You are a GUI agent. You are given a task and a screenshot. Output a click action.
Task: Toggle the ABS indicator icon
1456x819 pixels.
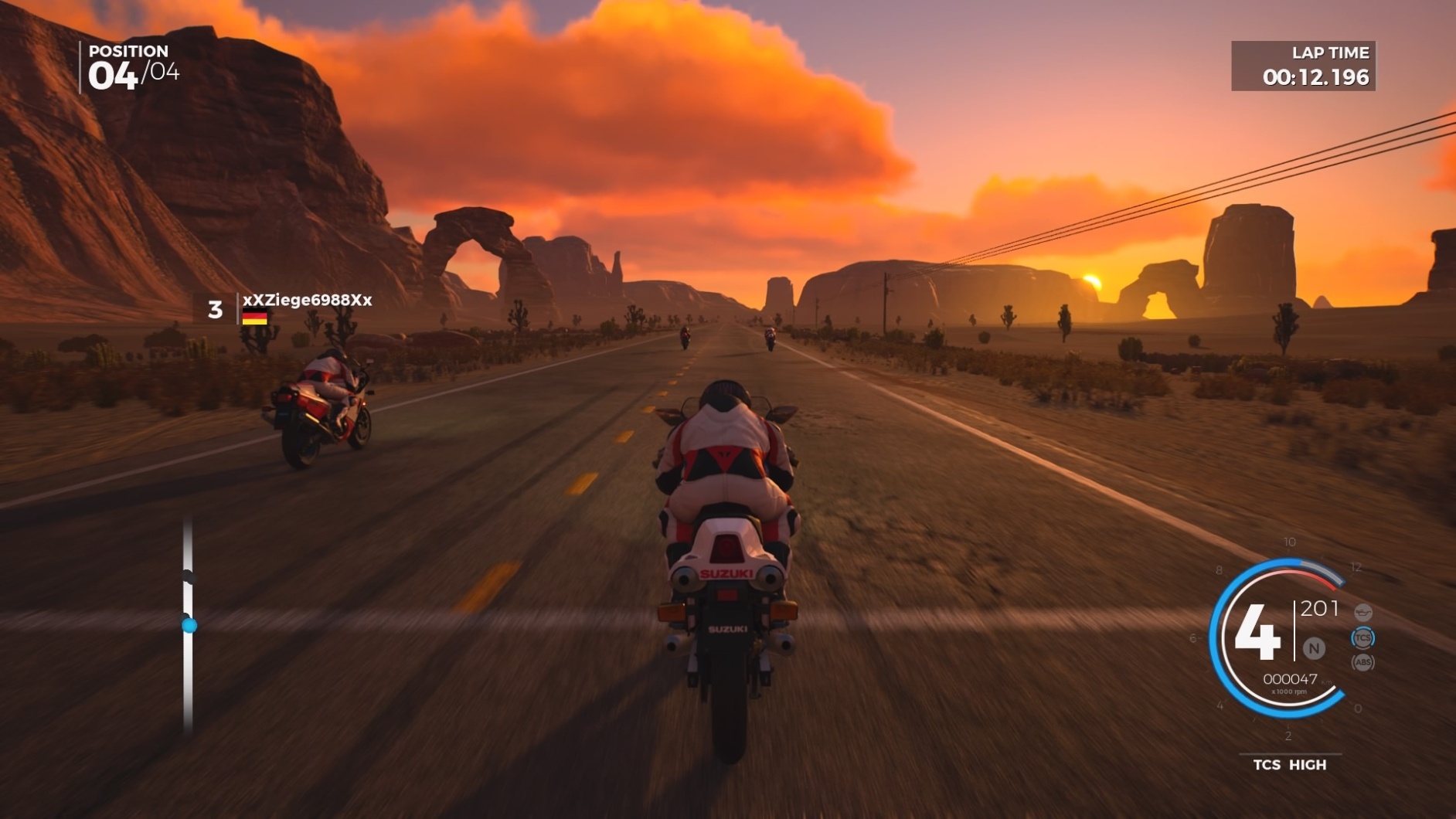tap(1362, 662)
